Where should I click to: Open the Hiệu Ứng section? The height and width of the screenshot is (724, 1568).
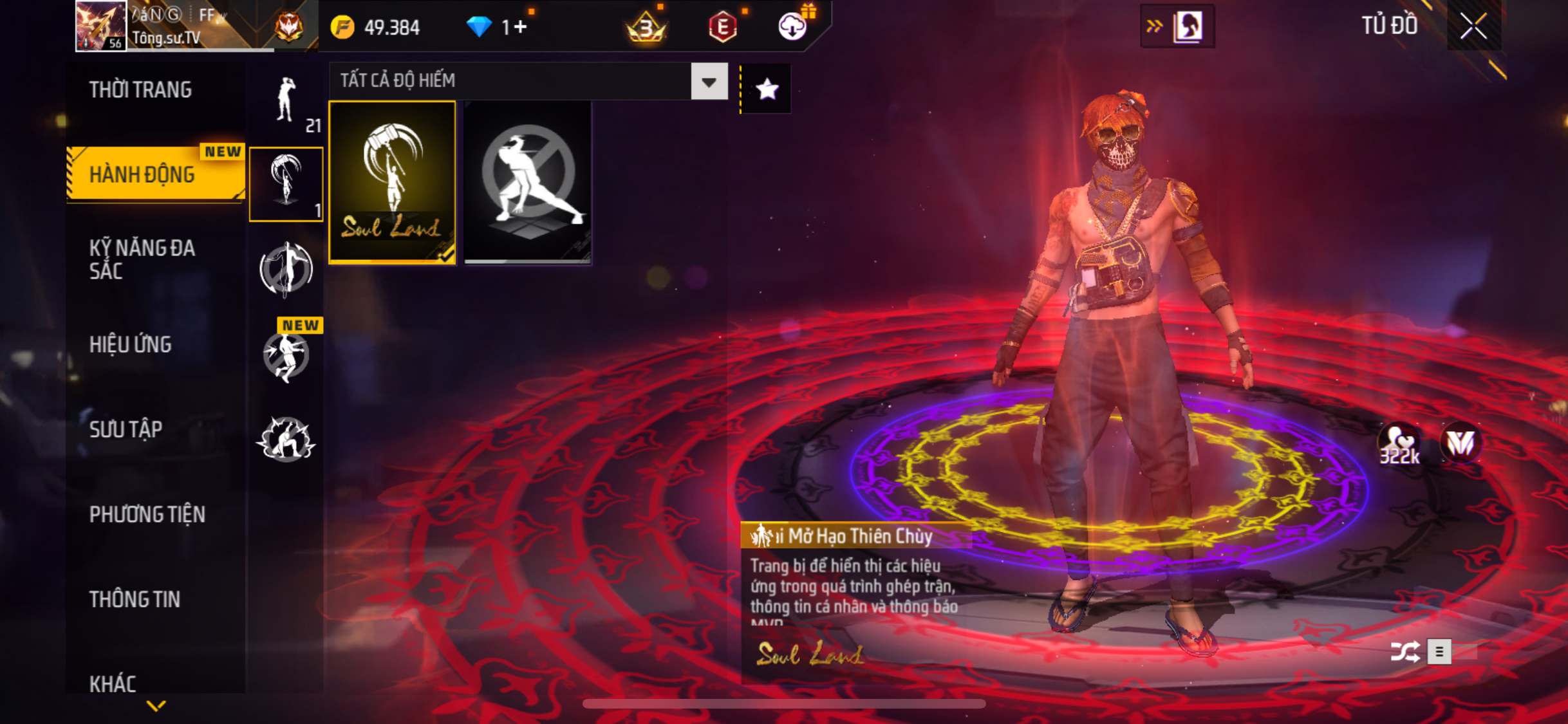tap(131, 345)
